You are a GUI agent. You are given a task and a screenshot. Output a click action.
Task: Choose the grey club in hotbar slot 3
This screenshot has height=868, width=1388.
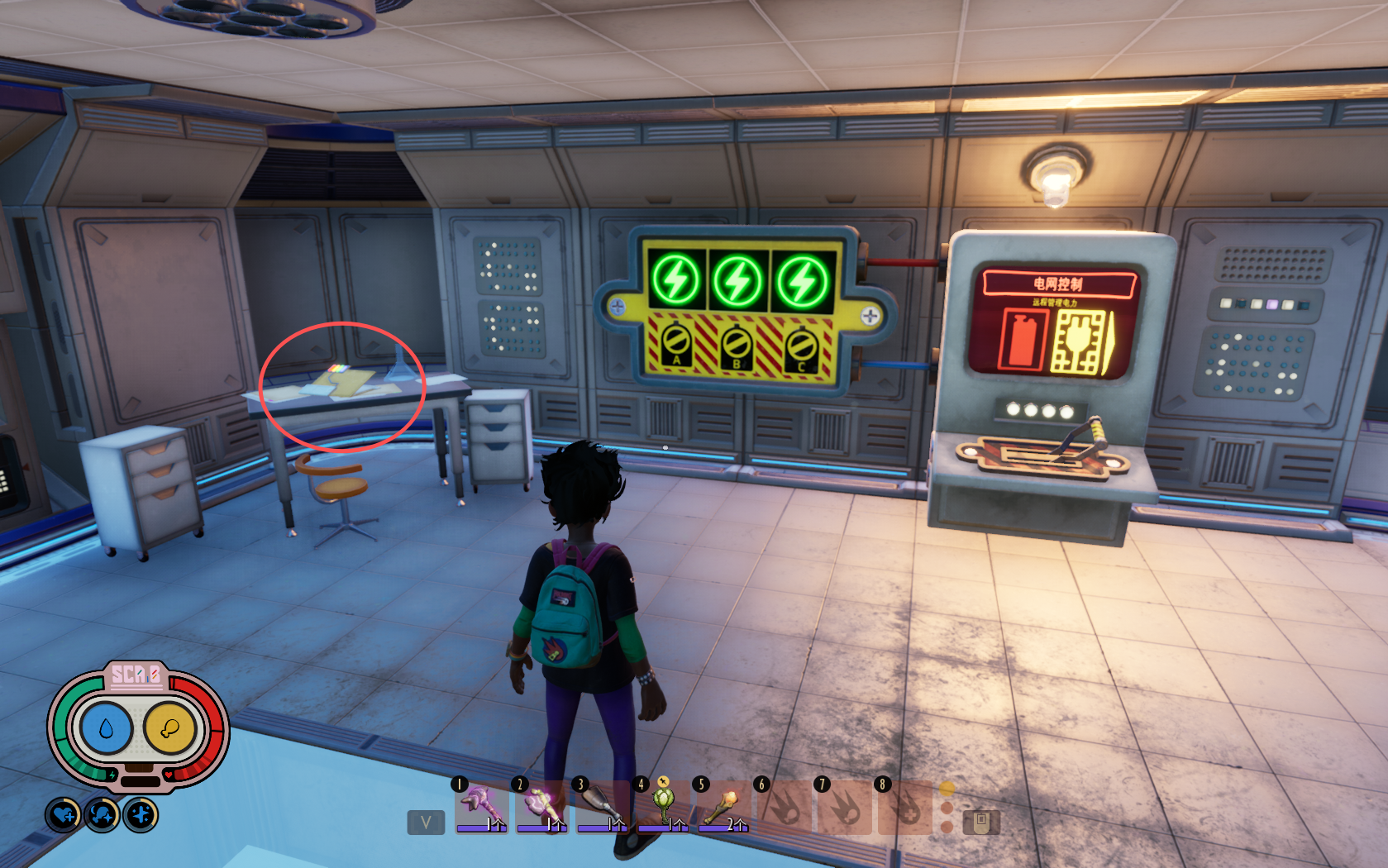pos(602,806)
